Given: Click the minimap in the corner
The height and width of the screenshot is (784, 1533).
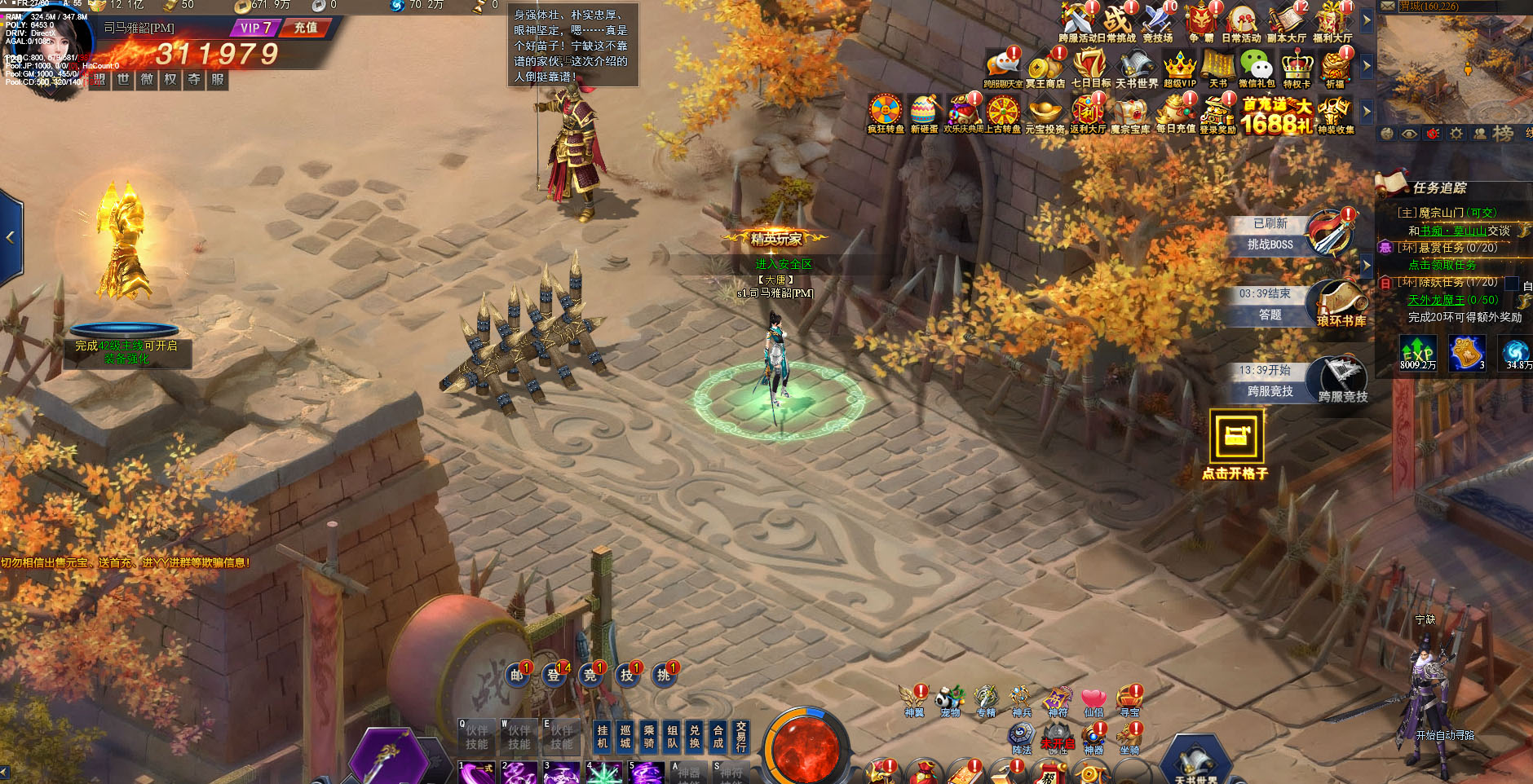Looking at the screenshot, I should (1453, 65).
